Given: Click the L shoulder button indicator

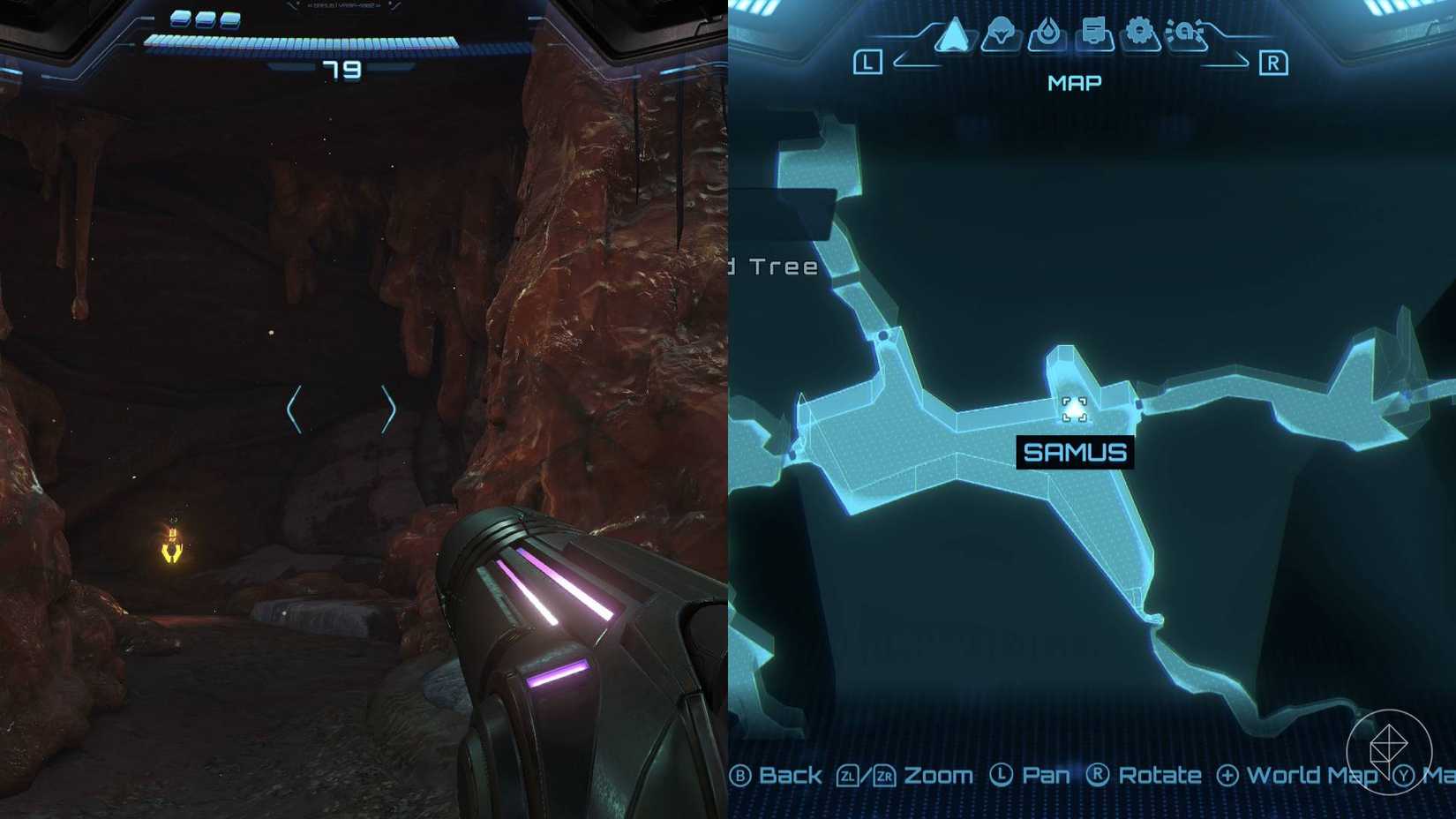Looking at the screenshot, I should (869, 62).
